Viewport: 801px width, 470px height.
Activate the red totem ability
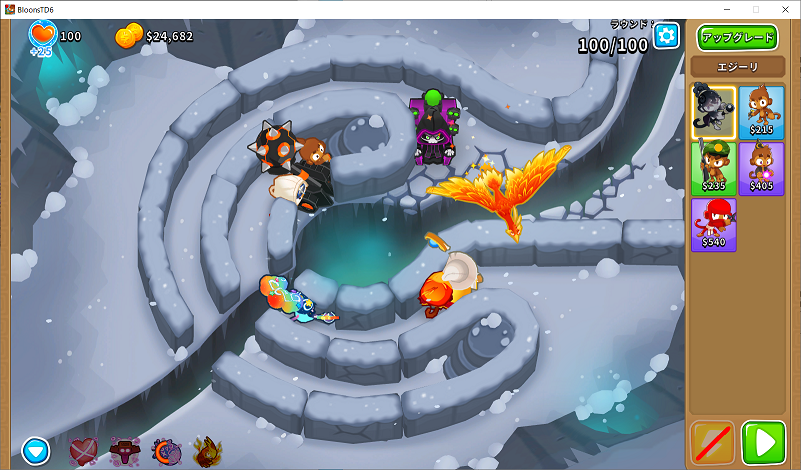[125, 451]
